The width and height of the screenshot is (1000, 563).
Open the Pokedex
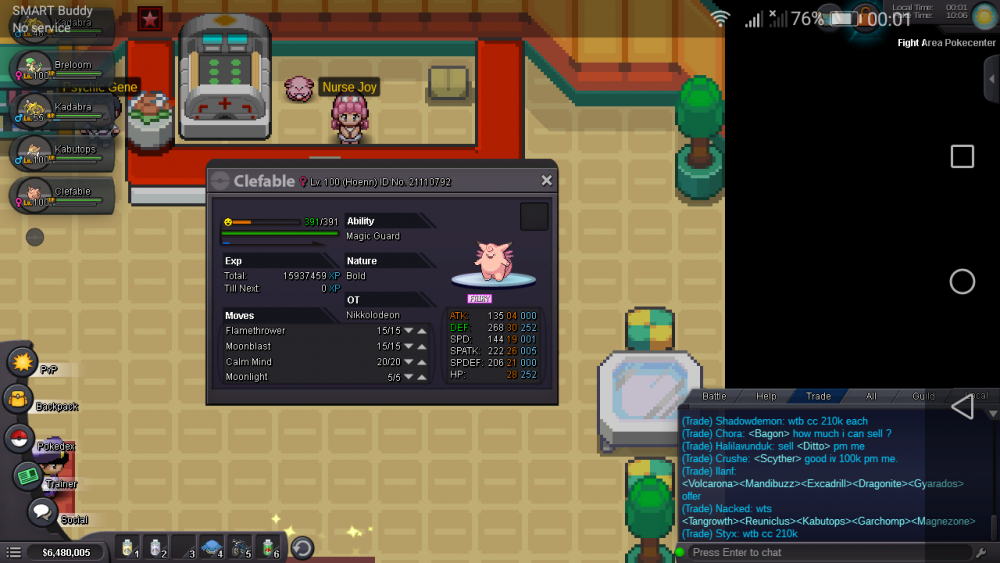pyautogui.click(x=19, y=438)
